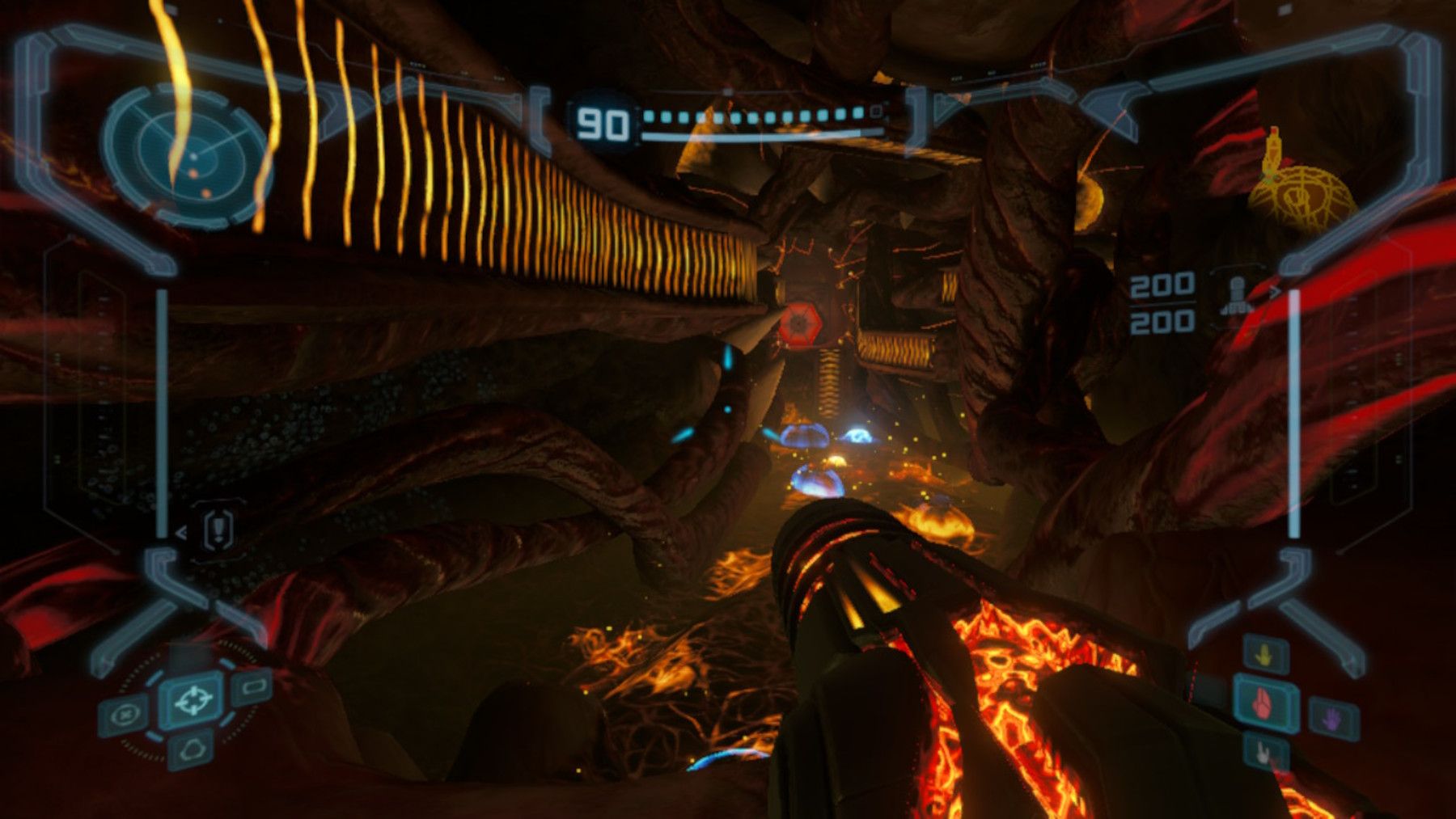The image size is (1456, 819).
Task: Expand the left visor slot of the D-pad cluster
Action: [123, 716]
